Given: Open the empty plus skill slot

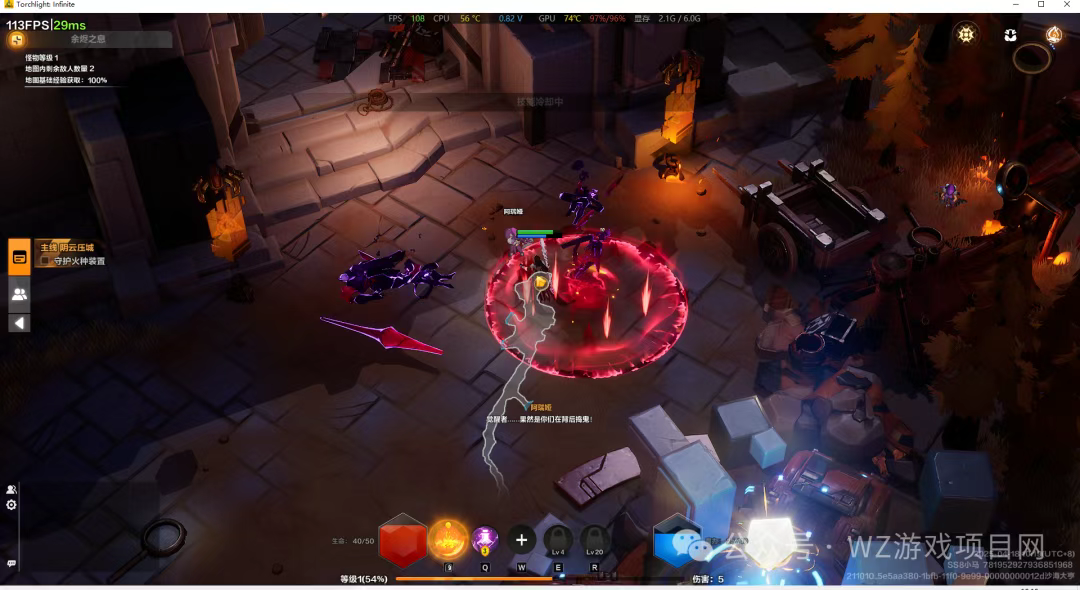Looking at the screenshot, I should [x=521, y=540].
